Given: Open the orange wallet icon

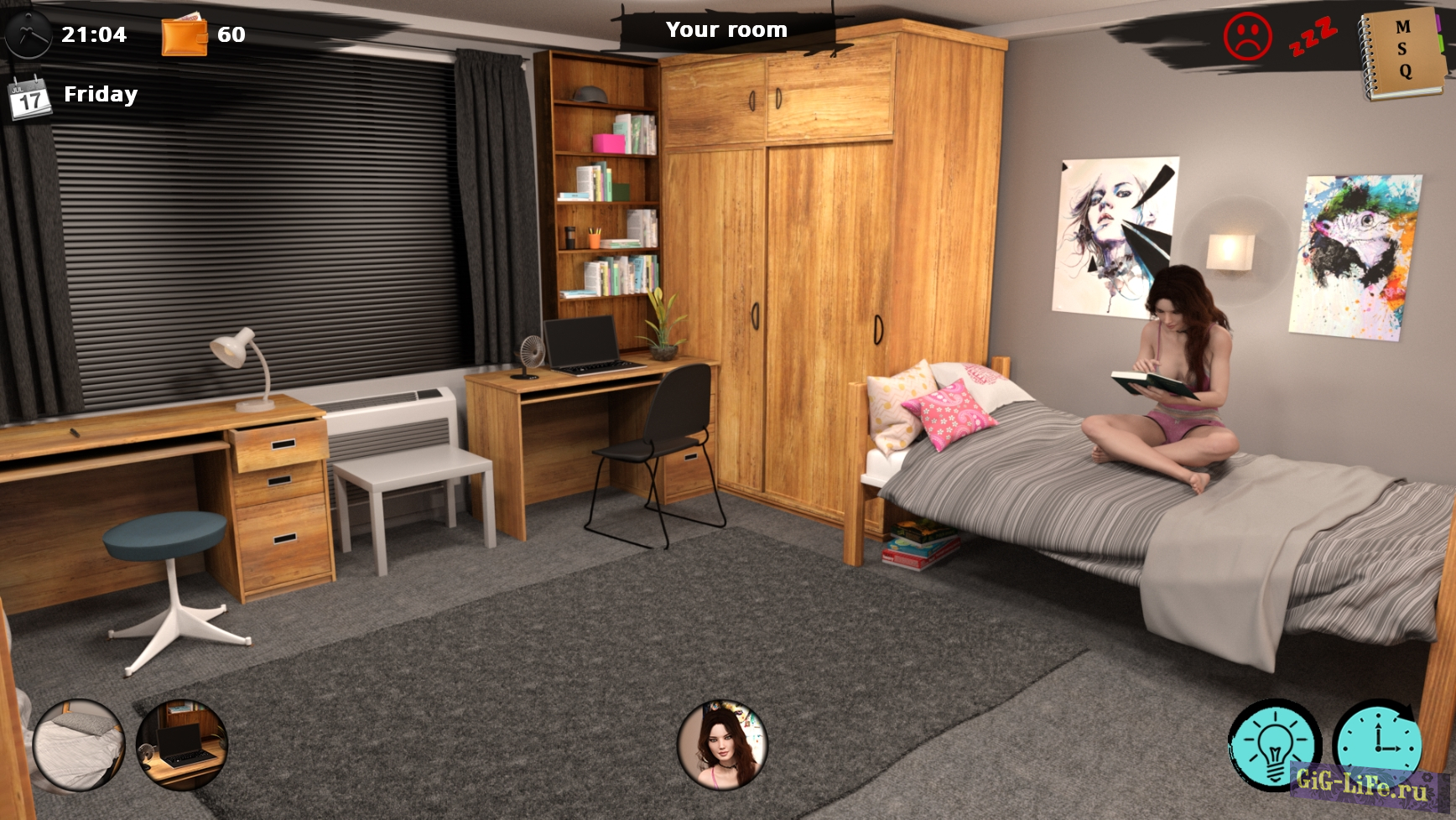Looking at the screenshot, I should (185, 35).
